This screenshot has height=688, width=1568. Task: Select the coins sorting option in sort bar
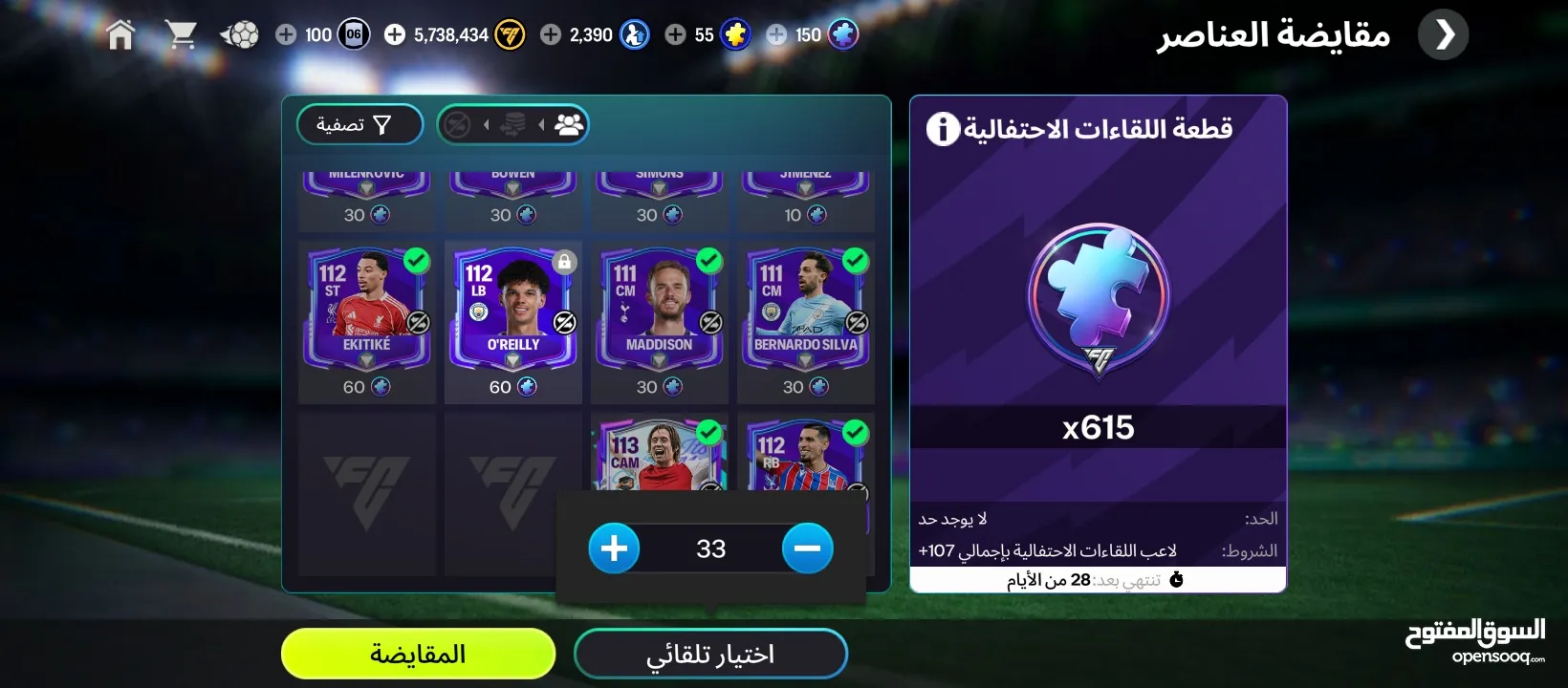point(513,124)
